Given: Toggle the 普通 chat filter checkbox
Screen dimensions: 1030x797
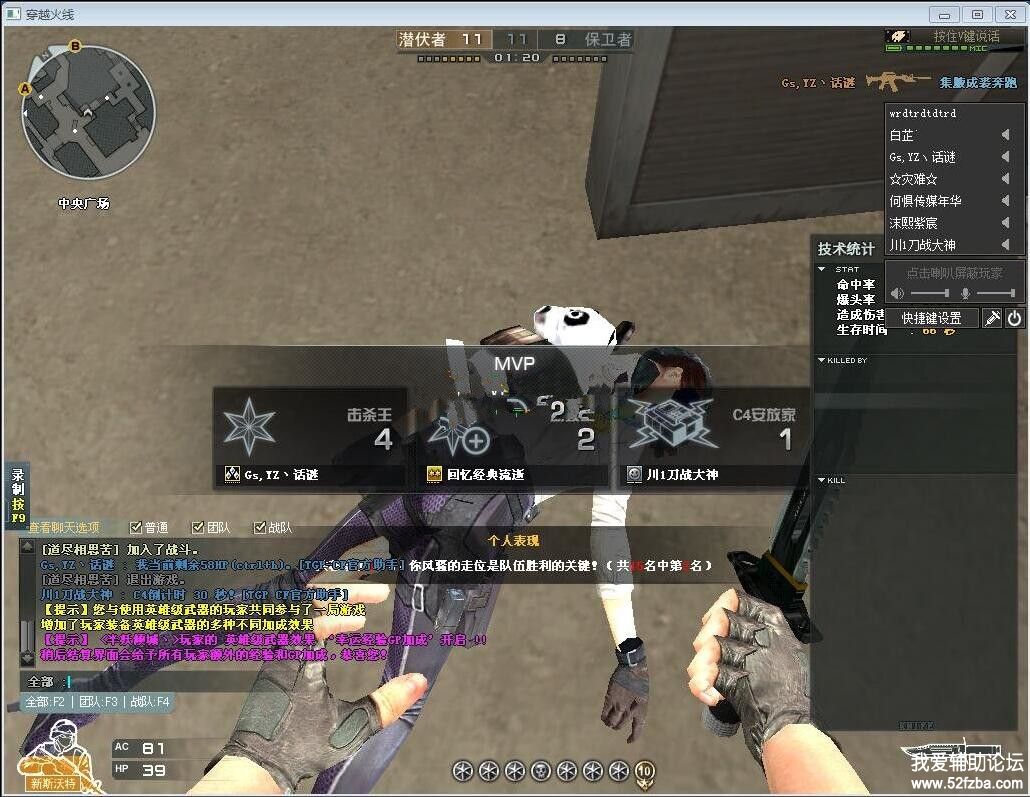Looking at the screenshot, I should pos(136,527).
